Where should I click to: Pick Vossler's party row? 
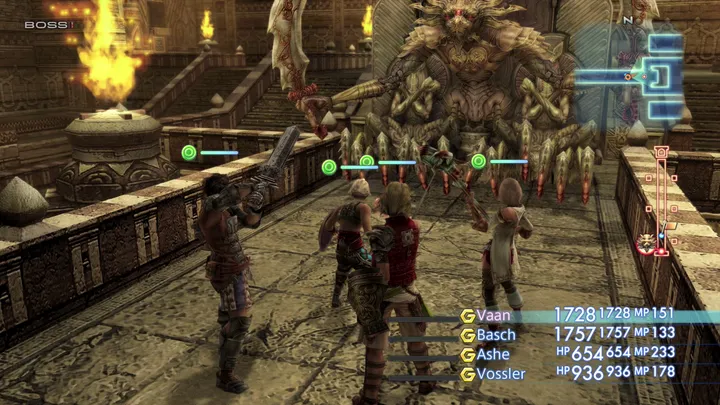pyautogui.click(x=501, y=373)
